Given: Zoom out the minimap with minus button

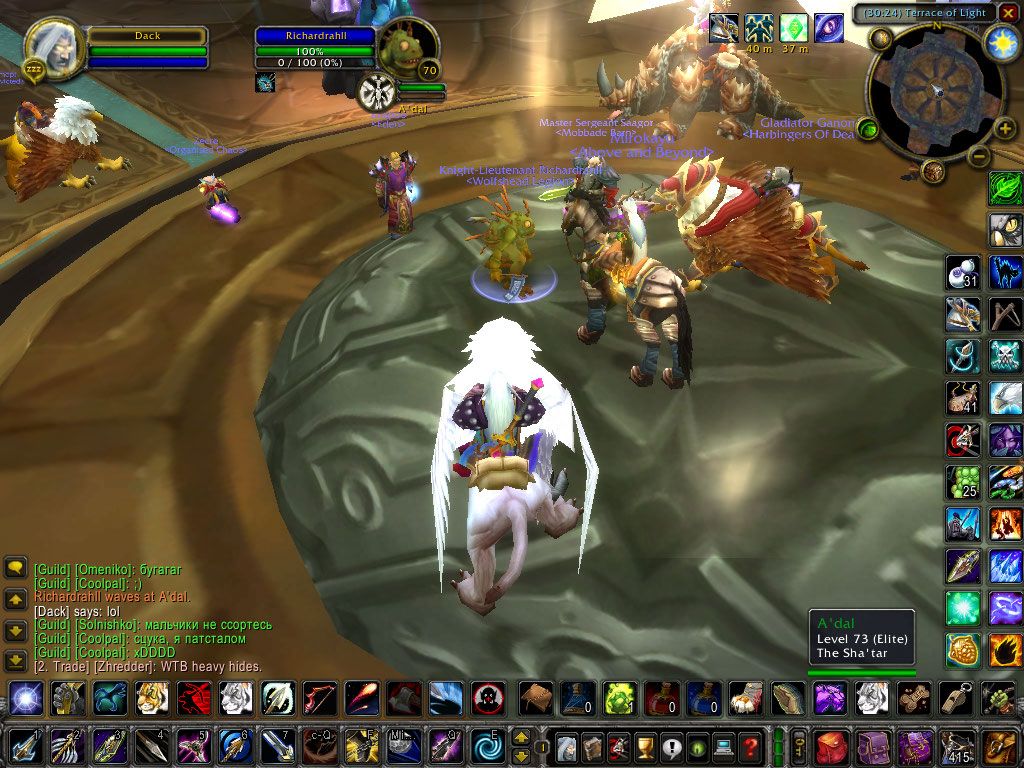Looking at the screenshot, I should click(979, 156).
